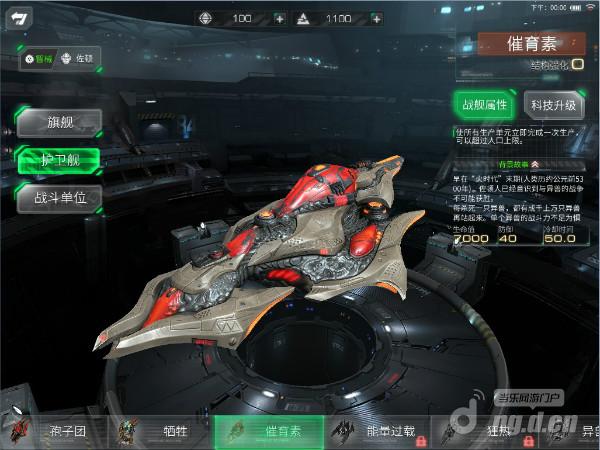Add more of the 1100 resource with plus
Screen dimensions: 600x450
pyautogui.click(x=375, y=18)
